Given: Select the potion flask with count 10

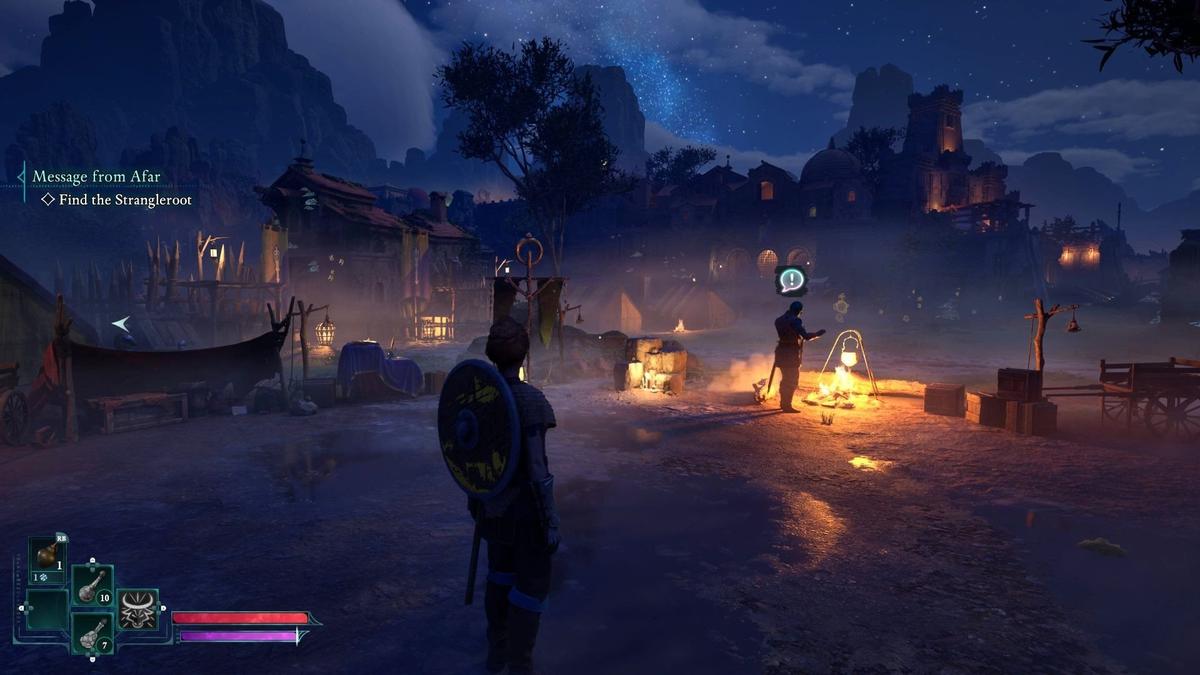Looking at the screenshot, I should click(92, 585).
